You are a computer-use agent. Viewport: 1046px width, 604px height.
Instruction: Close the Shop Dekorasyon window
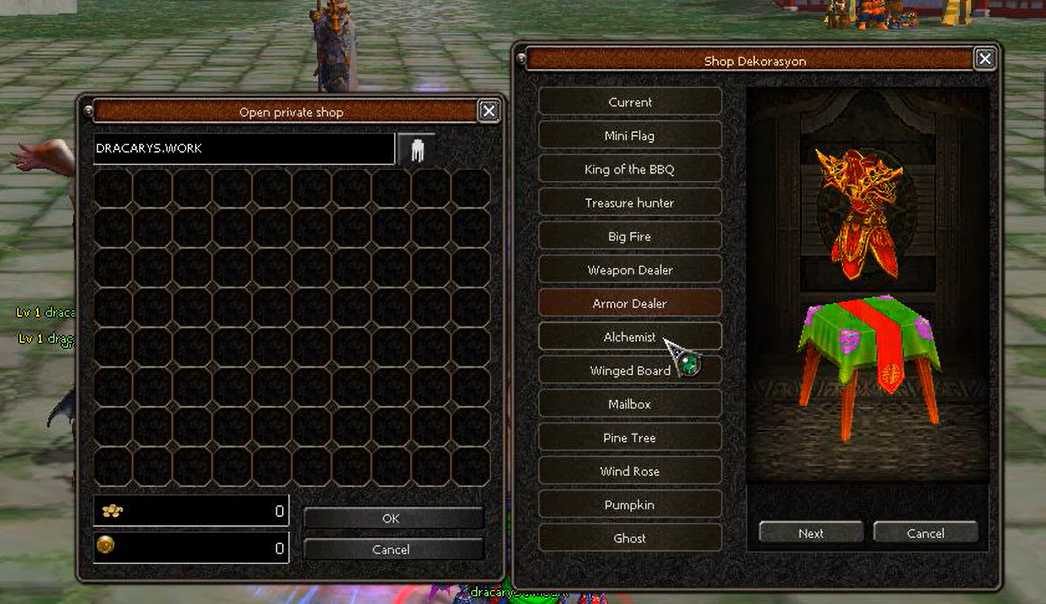[985, 59]
